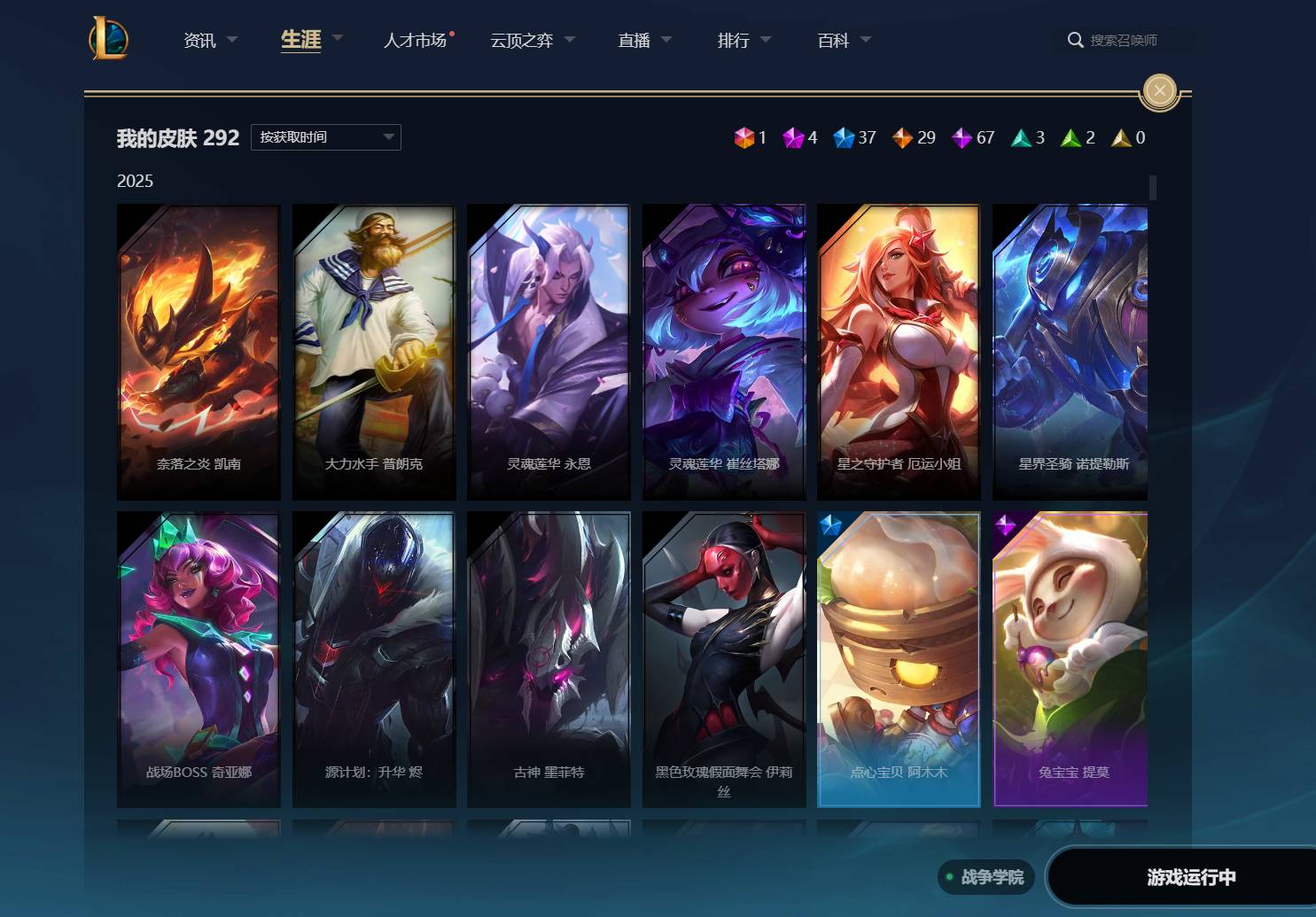This screenshot has width=1316, height=917.
Task: Click the blue gem icon showing 37
Action: click(x=845, y=138)
